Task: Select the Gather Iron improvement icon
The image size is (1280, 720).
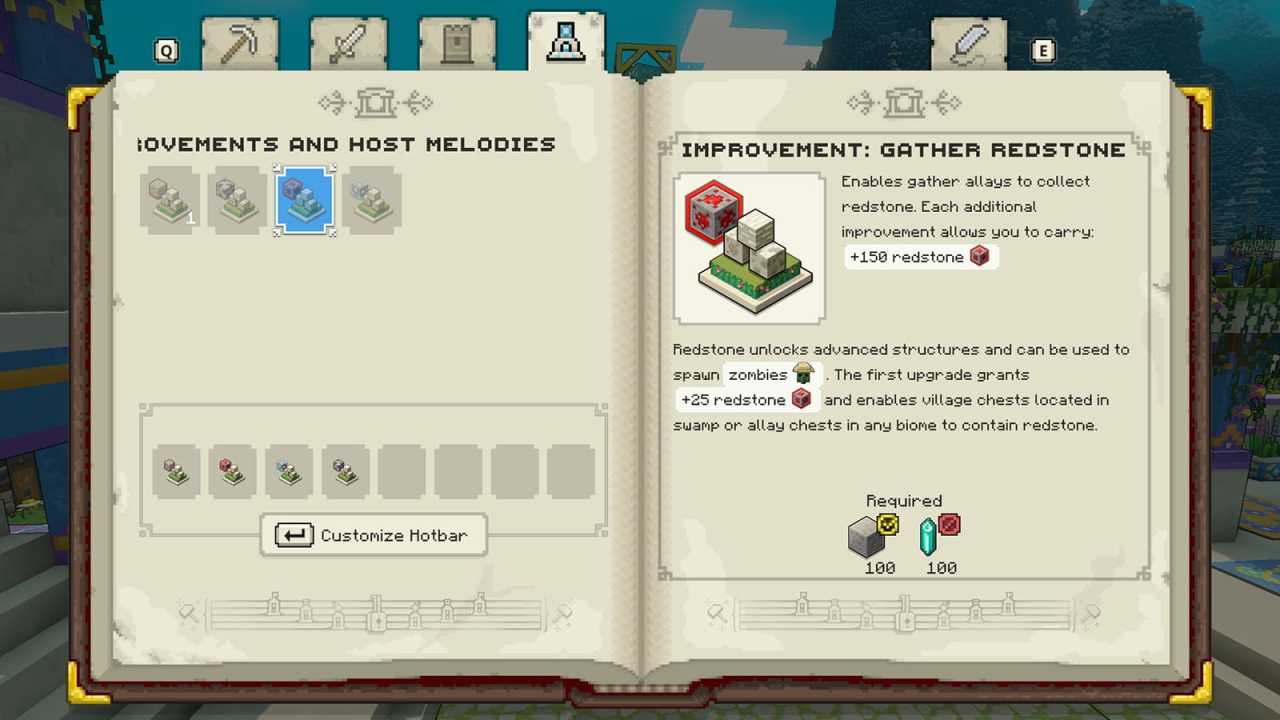Action: (x=237, y=200)
